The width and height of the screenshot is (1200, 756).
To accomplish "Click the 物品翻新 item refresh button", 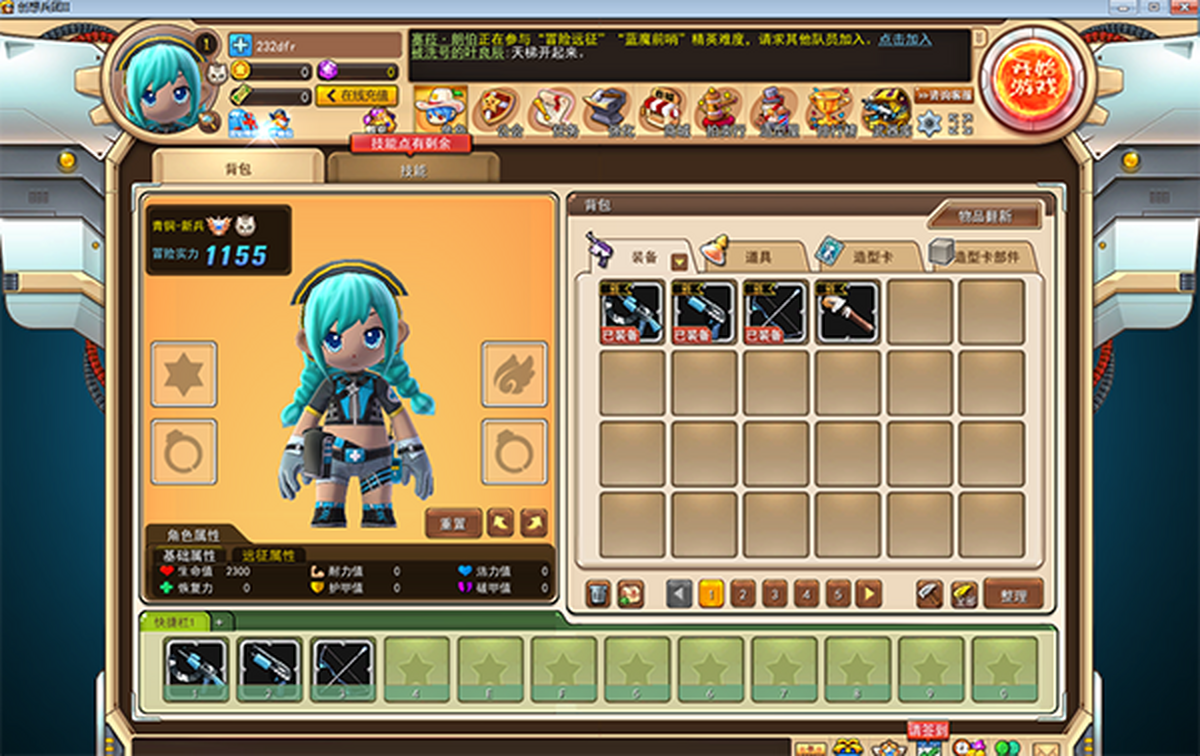I will click(x=984, y=216).
